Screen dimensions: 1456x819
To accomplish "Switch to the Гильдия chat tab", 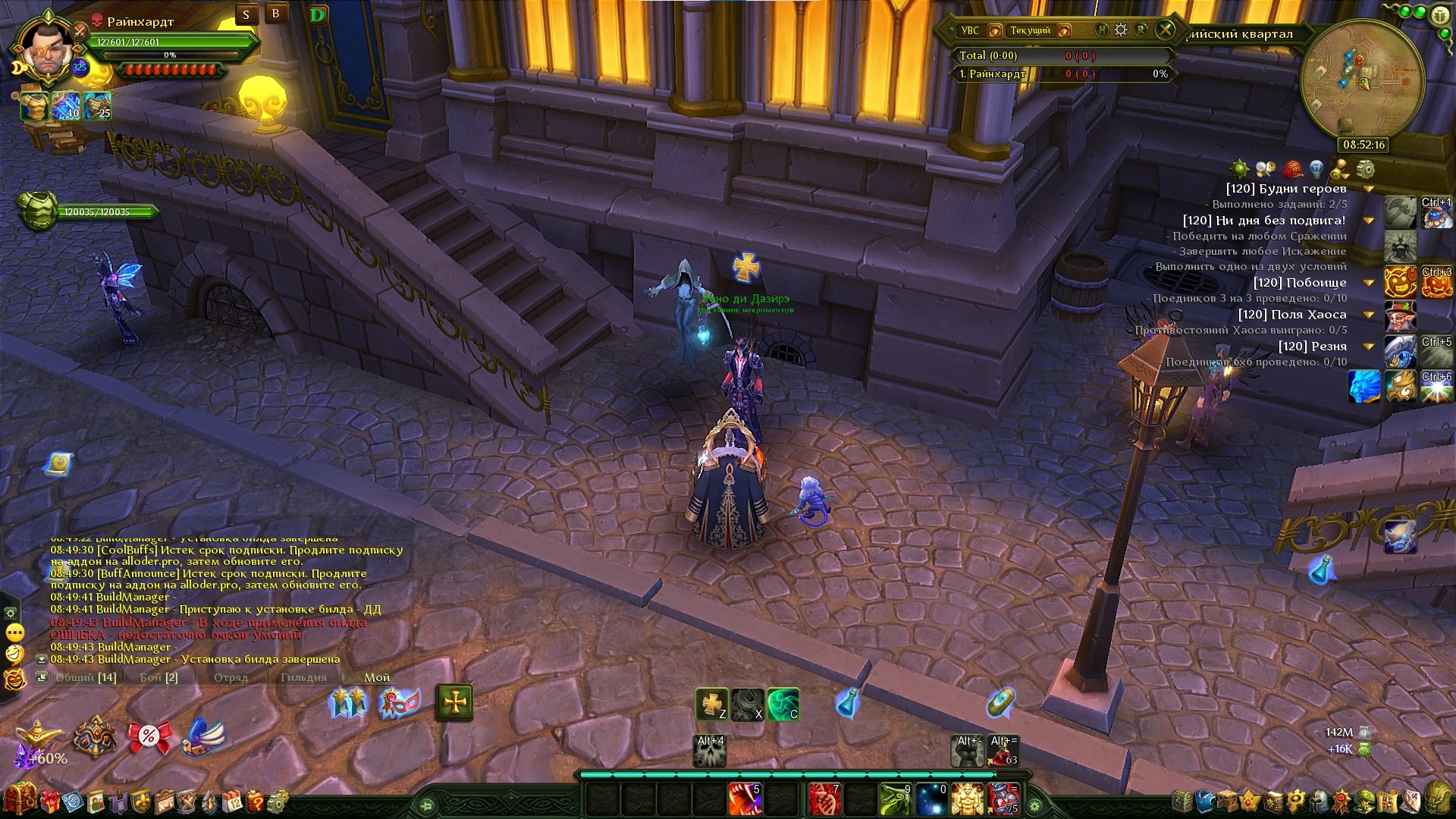I will (x=303, y=677).
